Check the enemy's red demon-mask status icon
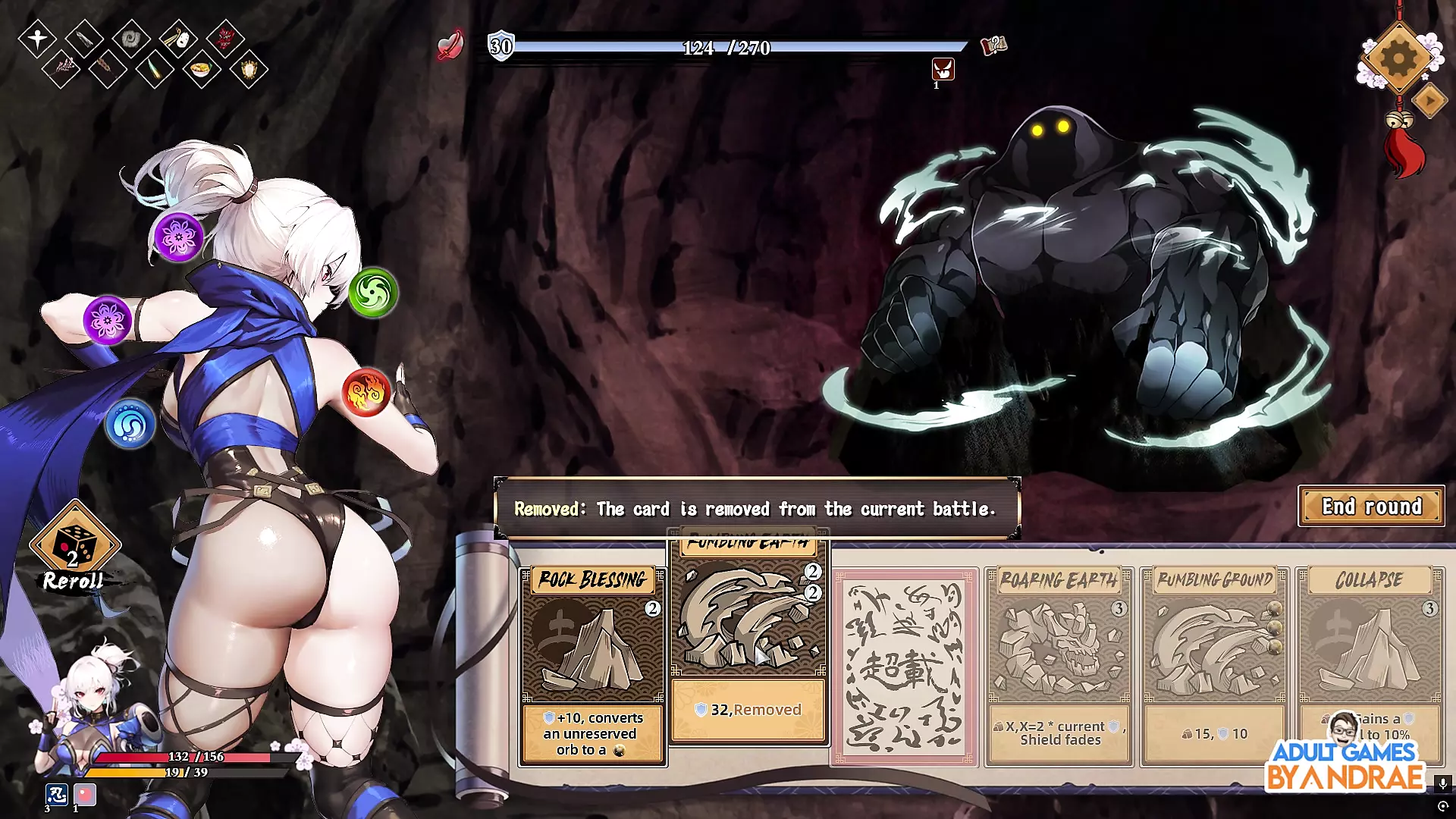The height and width of the screenshot is (819, 1456). pyautogui.click(x=943, y=70)
